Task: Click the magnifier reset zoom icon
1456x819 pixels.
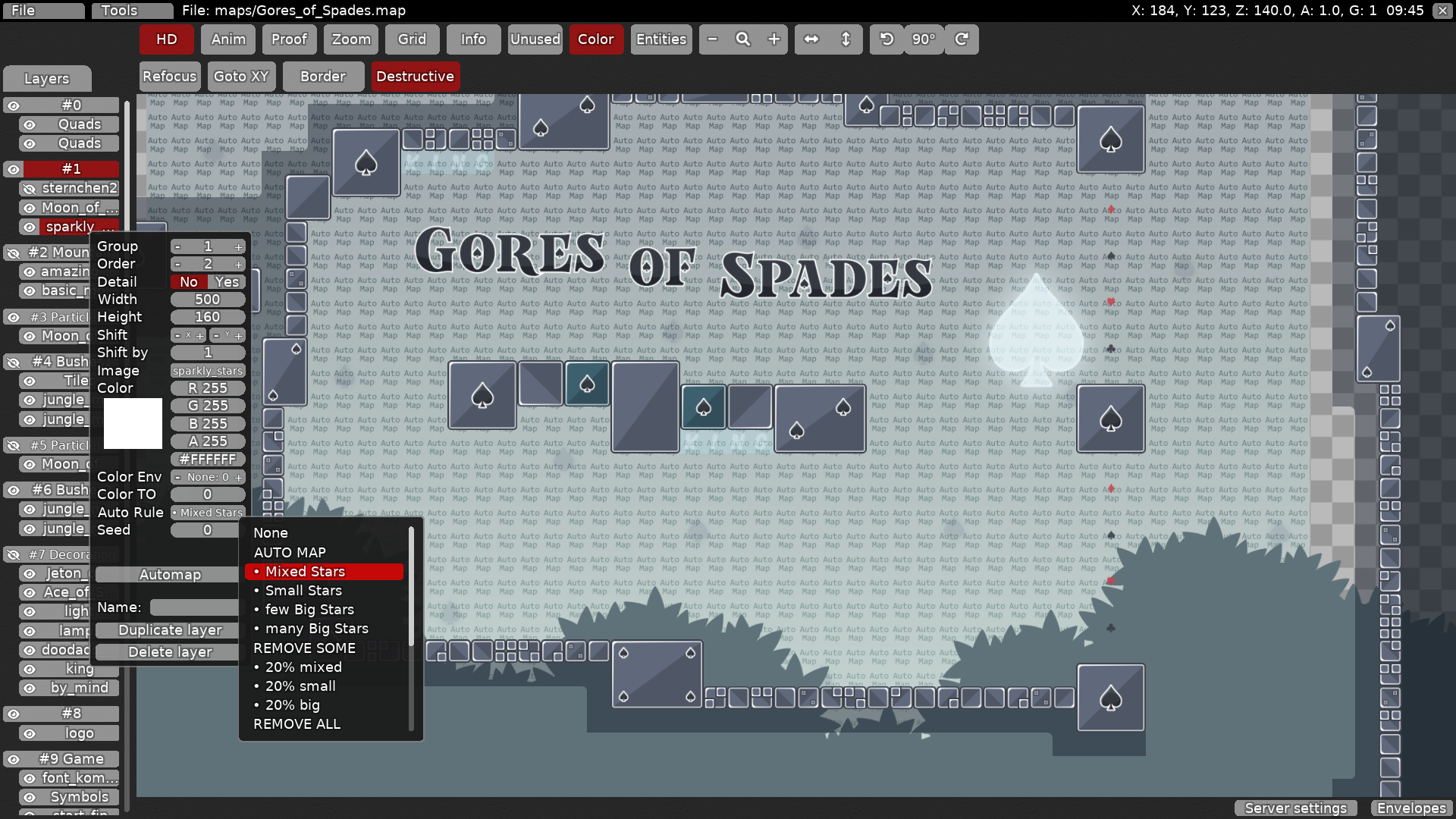Action: (x=743, y=39)
